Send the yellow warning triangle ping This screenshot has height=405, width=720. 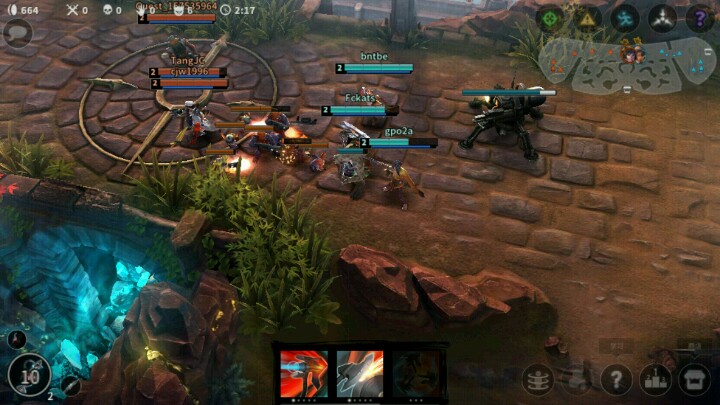[x=587, y=17]
